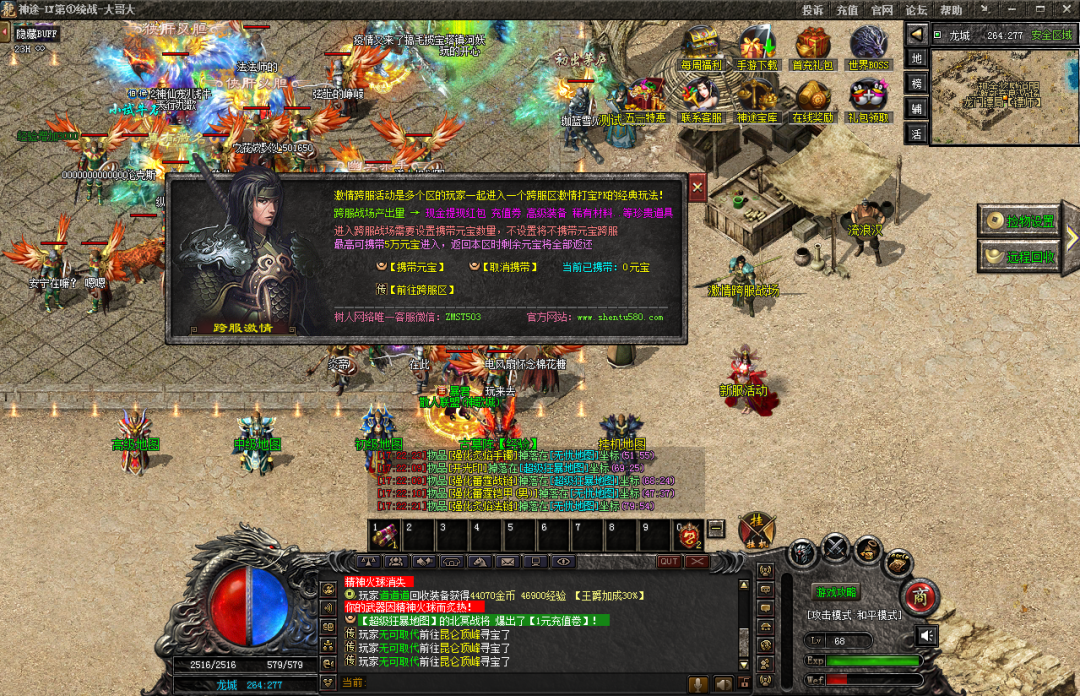Viewport: 1080px width, 696px height.
Task: Open the 远程回收 remote recycle button
Action: pos(1019,256)
